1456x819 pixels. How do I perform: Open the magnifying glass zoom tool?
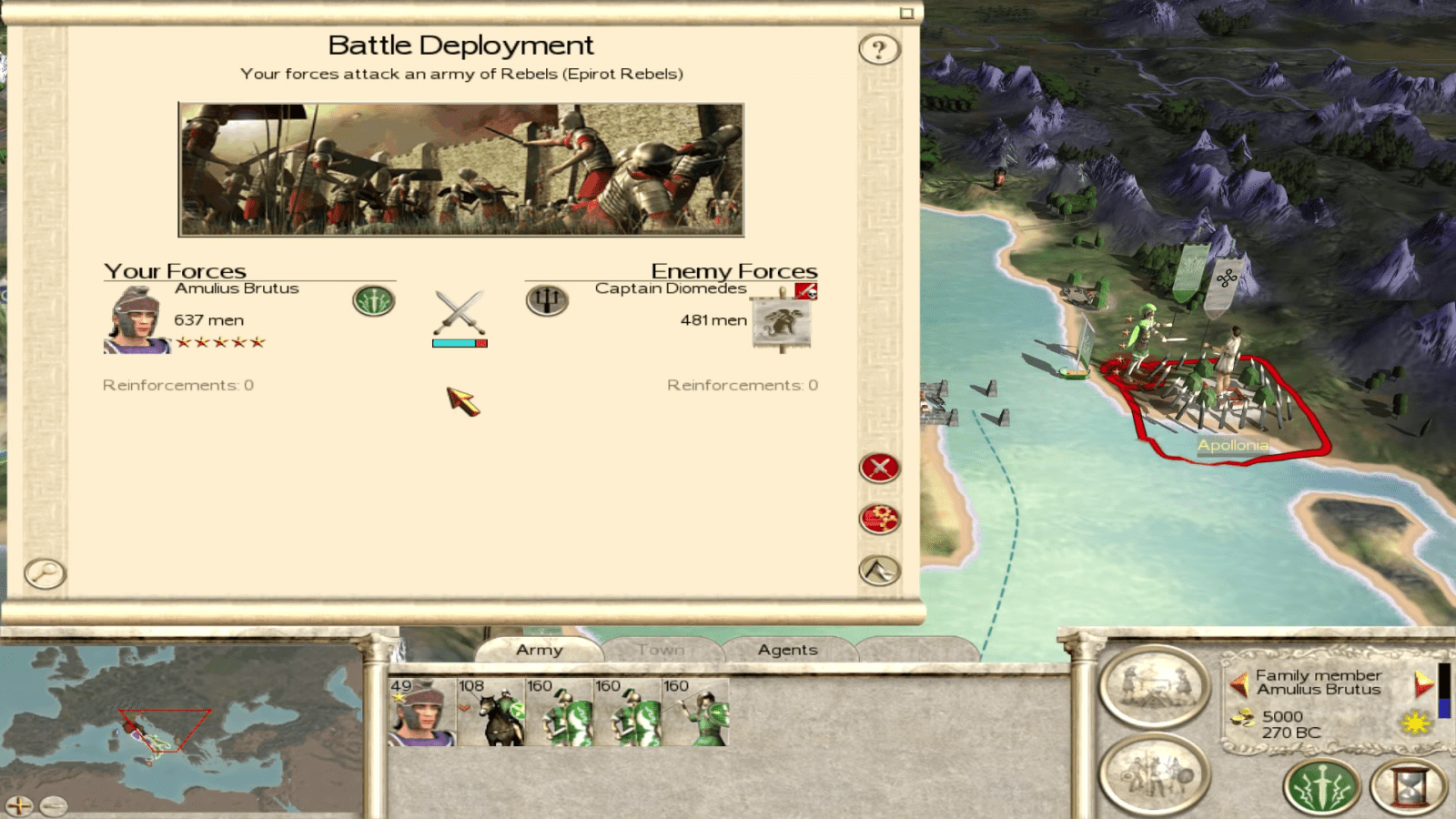click(x=42, y=573)
